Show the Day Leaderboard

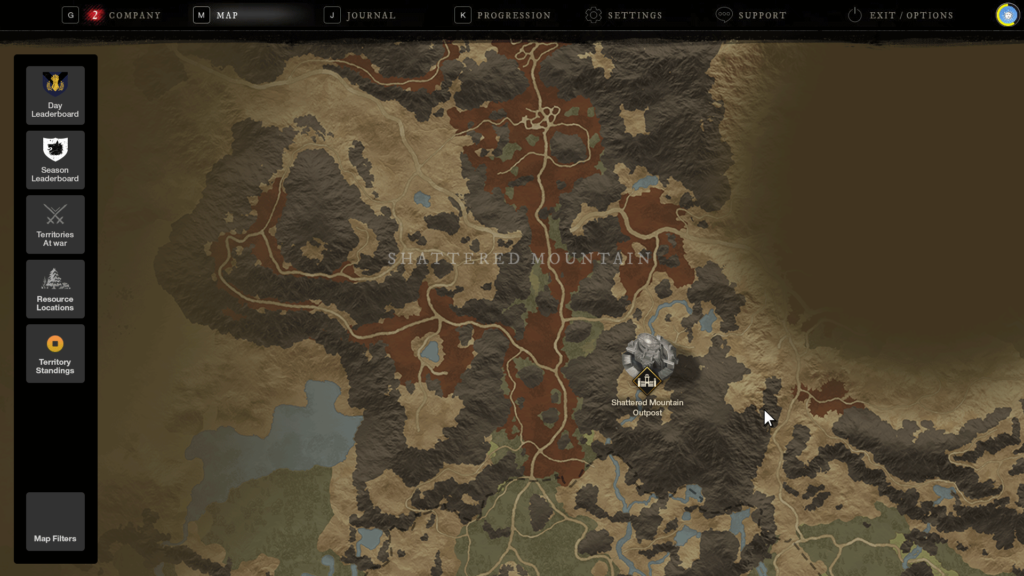pyautogui.click(x=55, y=95)
